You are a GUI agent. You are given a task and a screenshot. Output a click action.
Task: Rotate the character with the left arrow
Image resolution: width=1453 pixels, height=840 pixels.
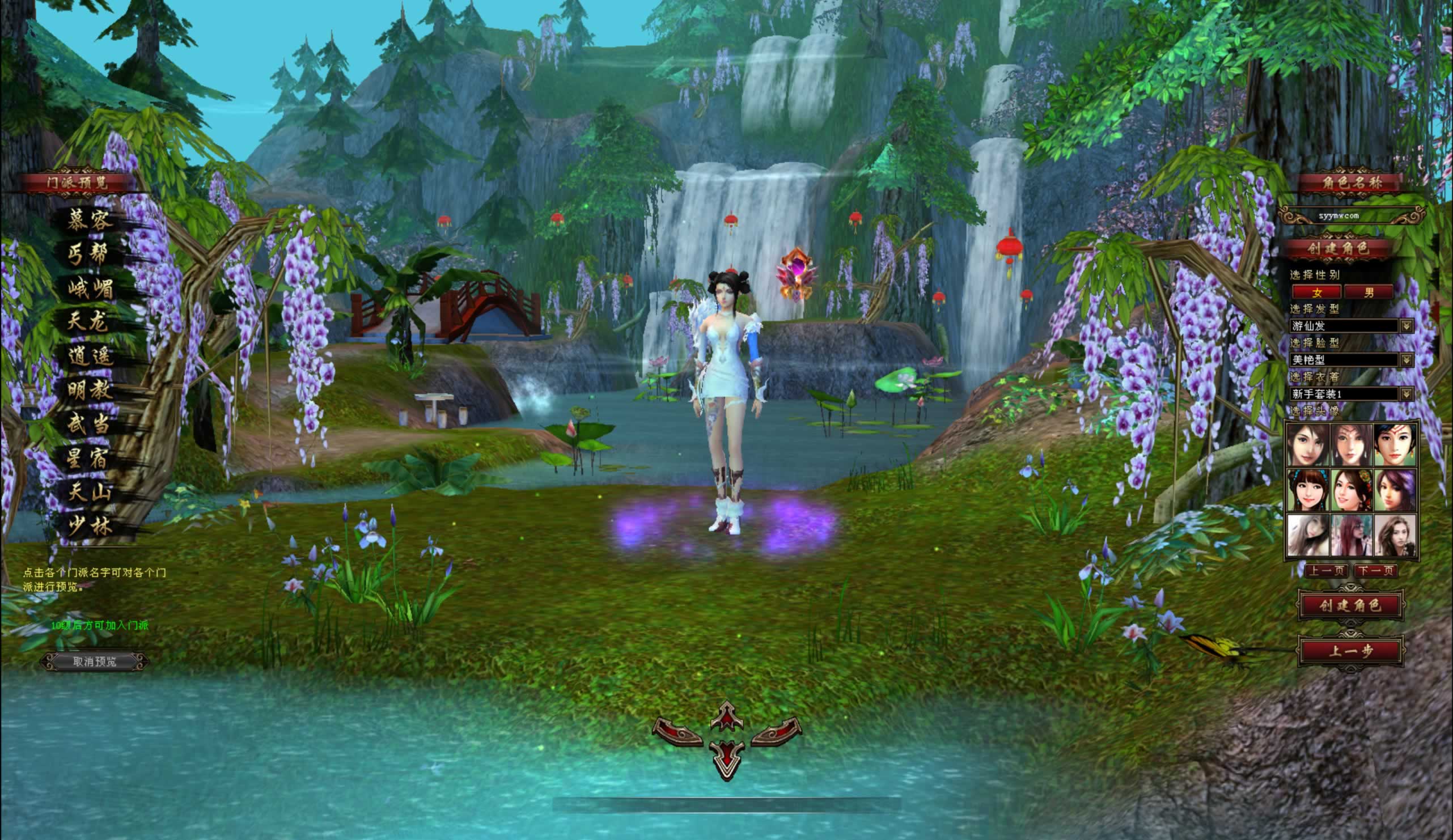678,733
